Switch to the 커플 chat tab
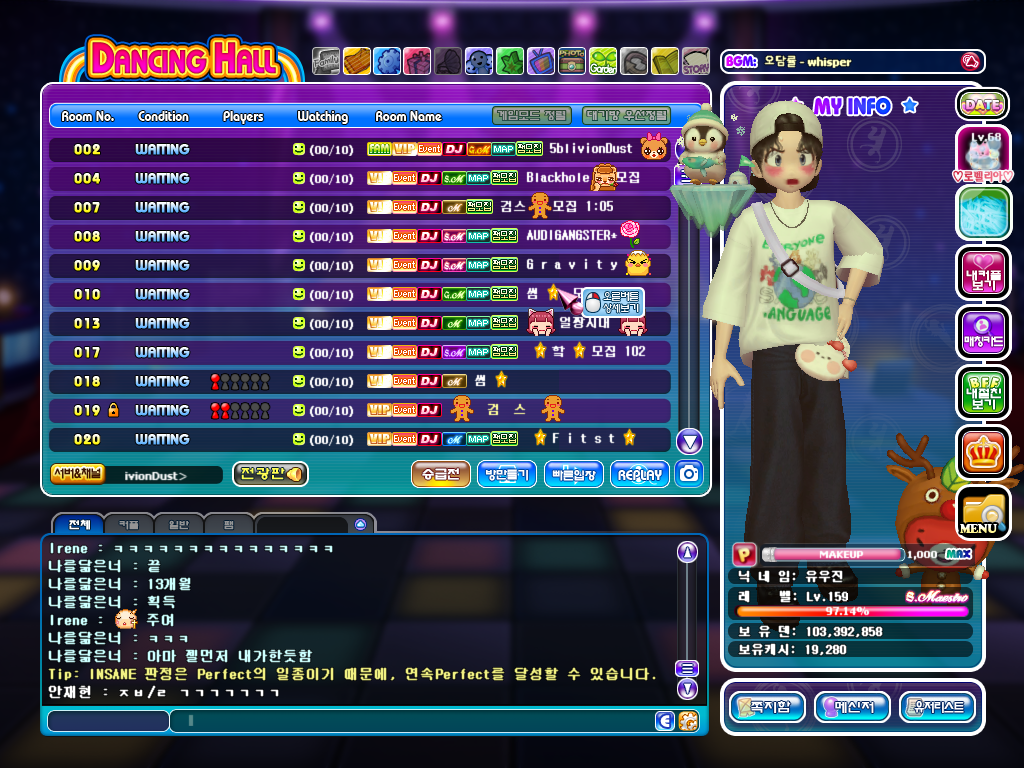Viewport: 1024px width, 768px height. (129, 524)
